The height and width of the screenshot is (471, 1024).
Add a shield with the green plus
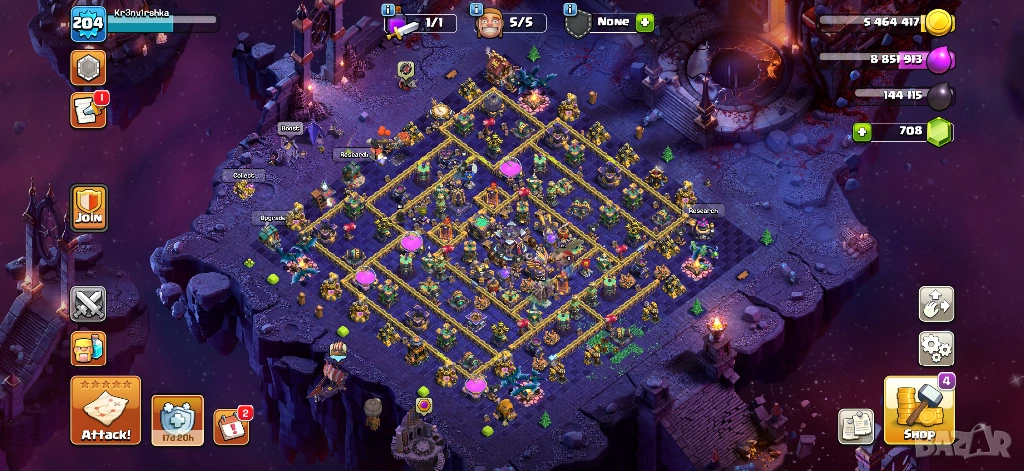point(645,22)
